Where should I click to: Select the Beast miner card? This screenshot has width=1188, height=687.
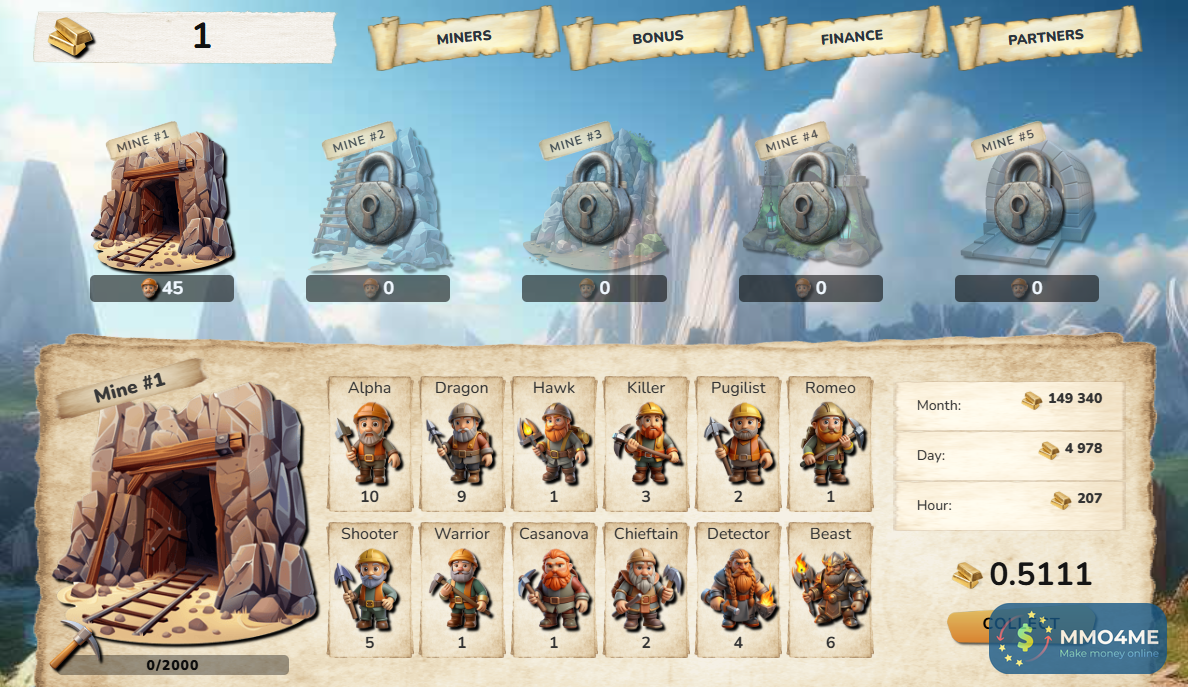point(830,590)
